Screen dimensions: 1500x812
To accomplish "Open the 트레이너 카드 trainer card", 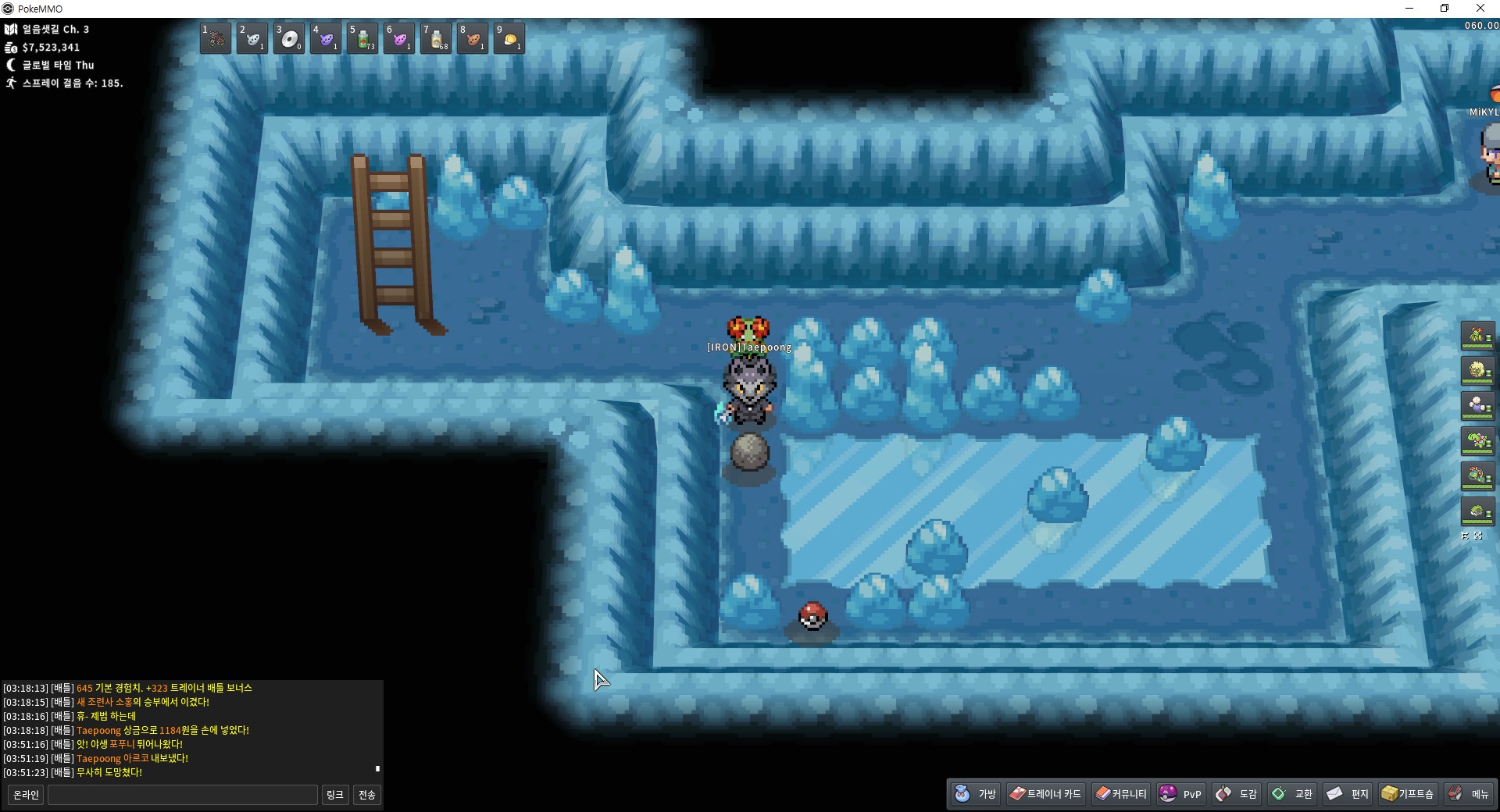I will (1045, 794).
